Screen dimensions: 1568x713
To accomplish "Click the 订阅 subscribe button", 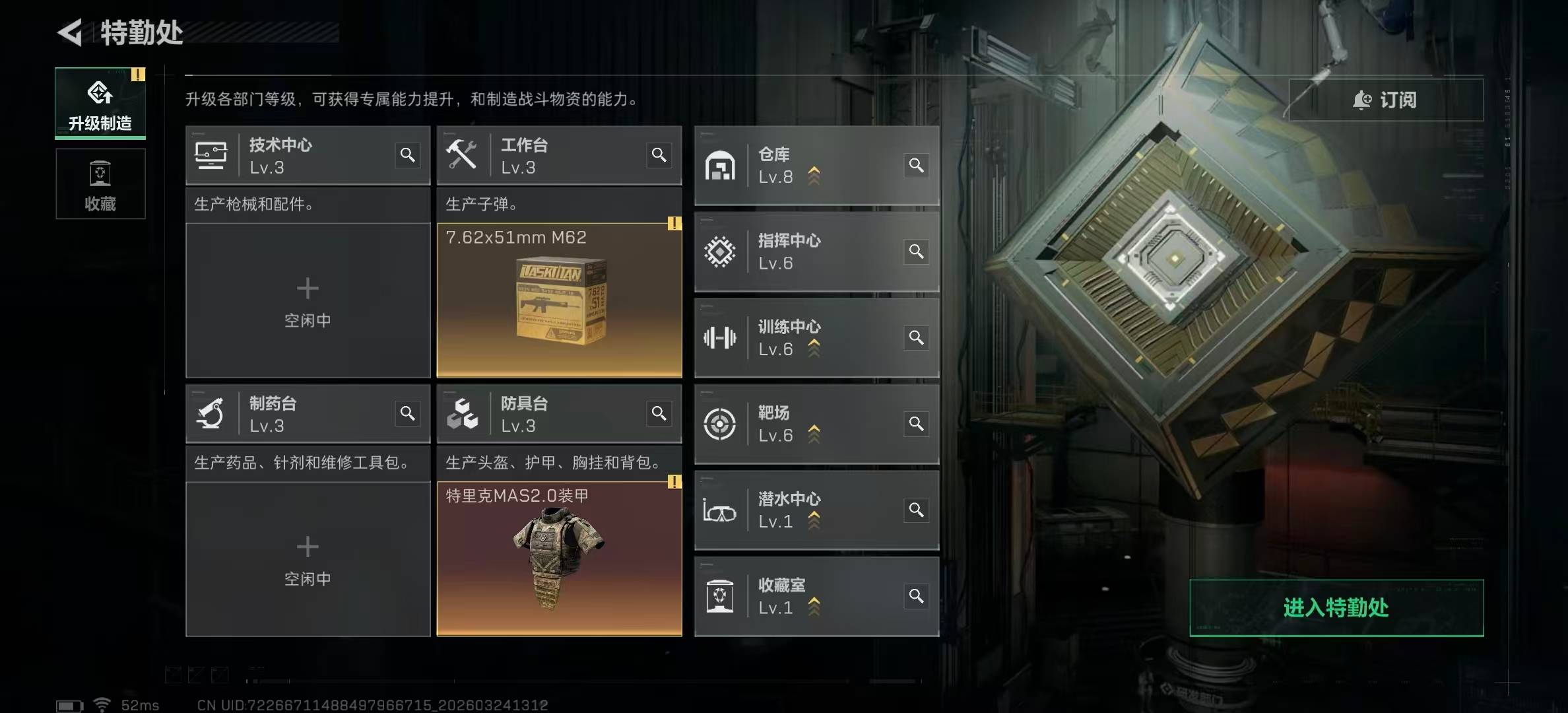I will (x=1385, y=100).
